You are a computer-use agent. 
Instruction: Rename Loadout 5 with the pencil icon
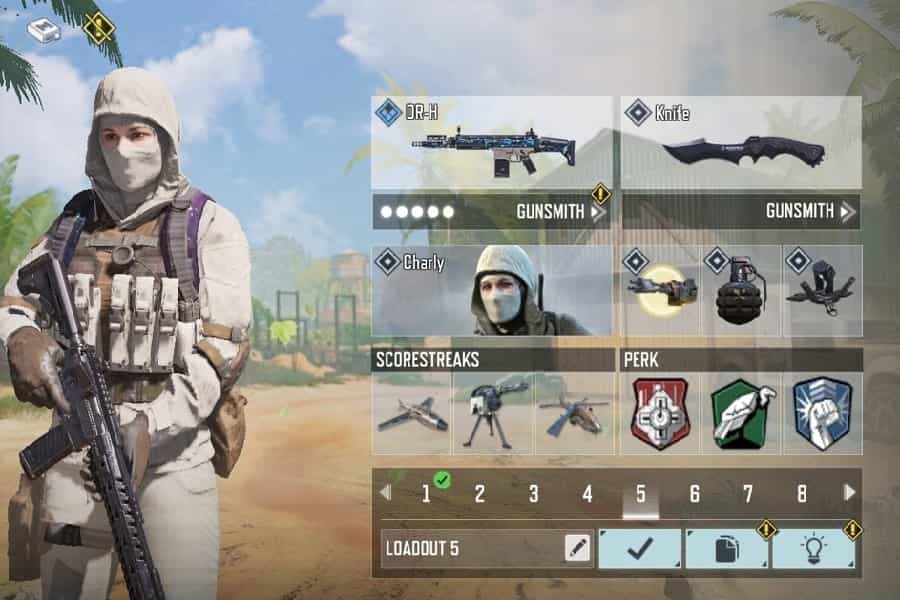click(577, 548)
